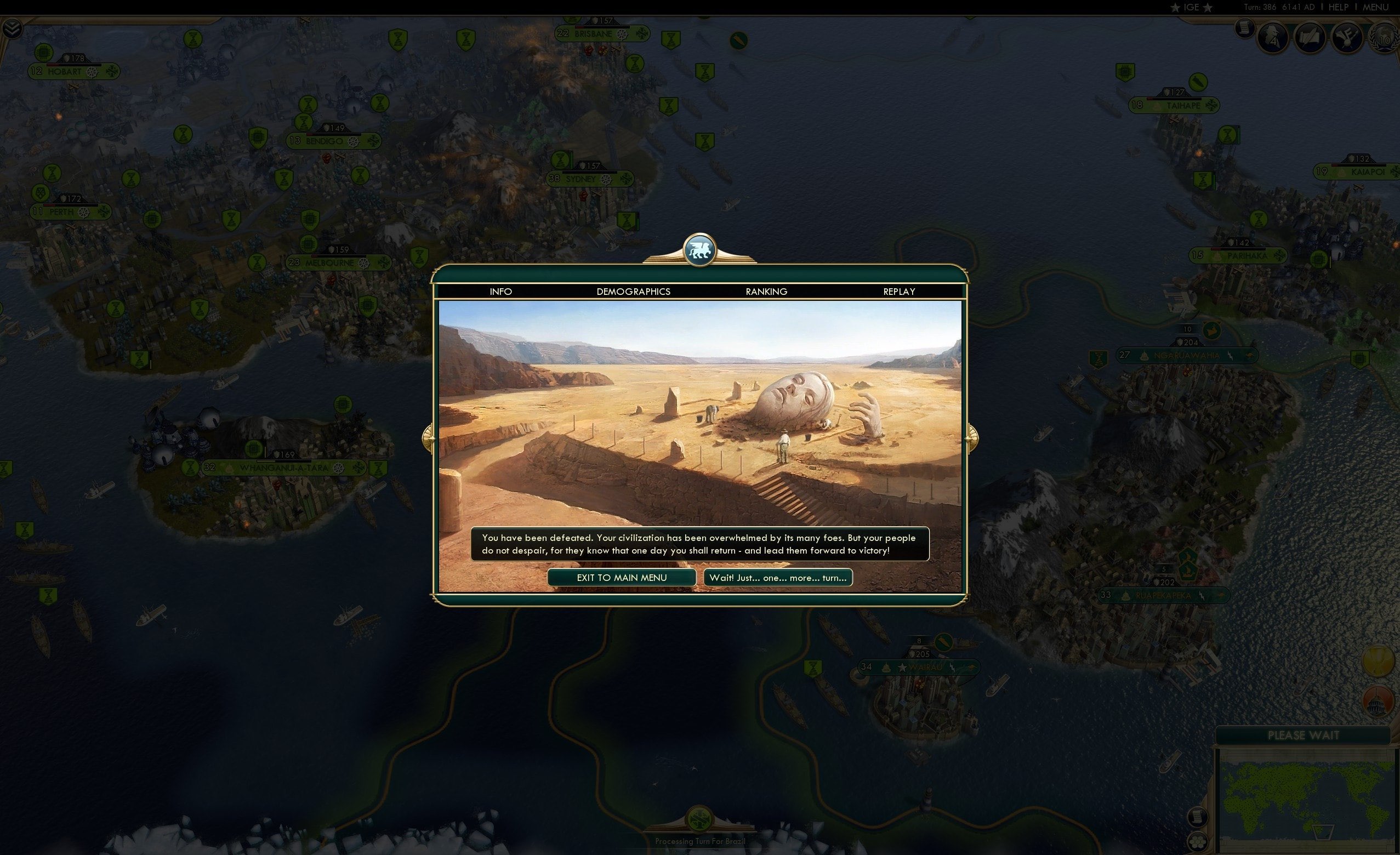The height and width of the screenshot is (855, 1400).
Task: Open the Diplomacy overview scroll icon
Action: [x=1308, y=37]
